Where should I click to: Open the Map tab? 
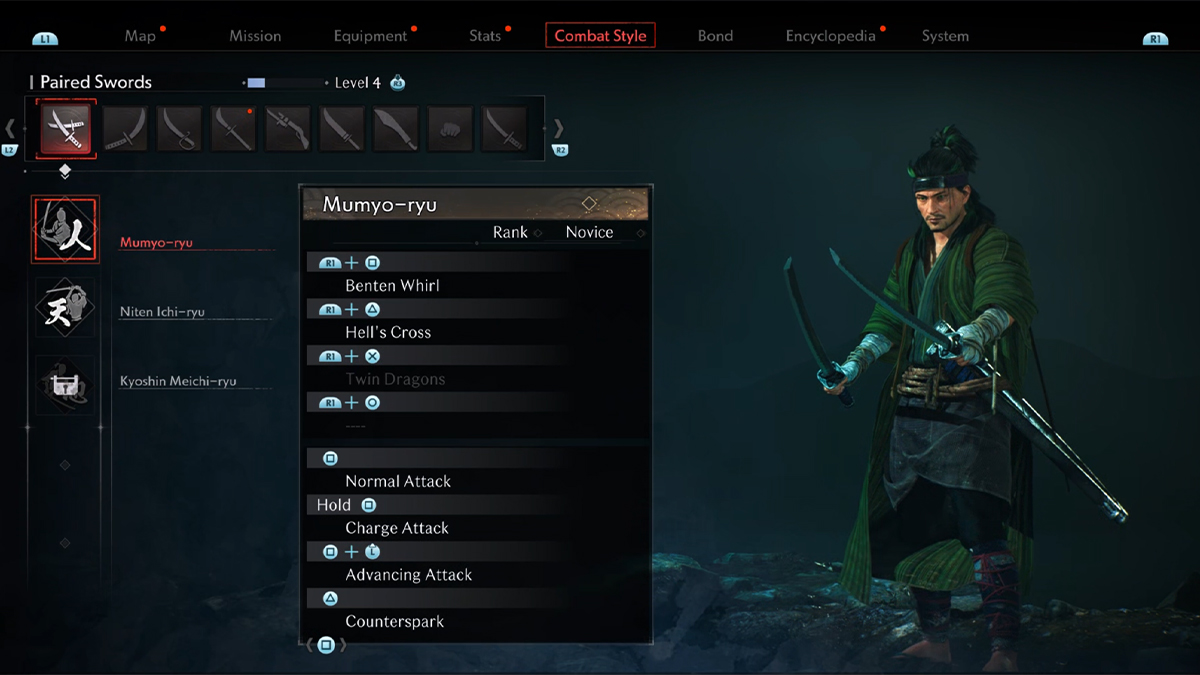tap(140, 36)
